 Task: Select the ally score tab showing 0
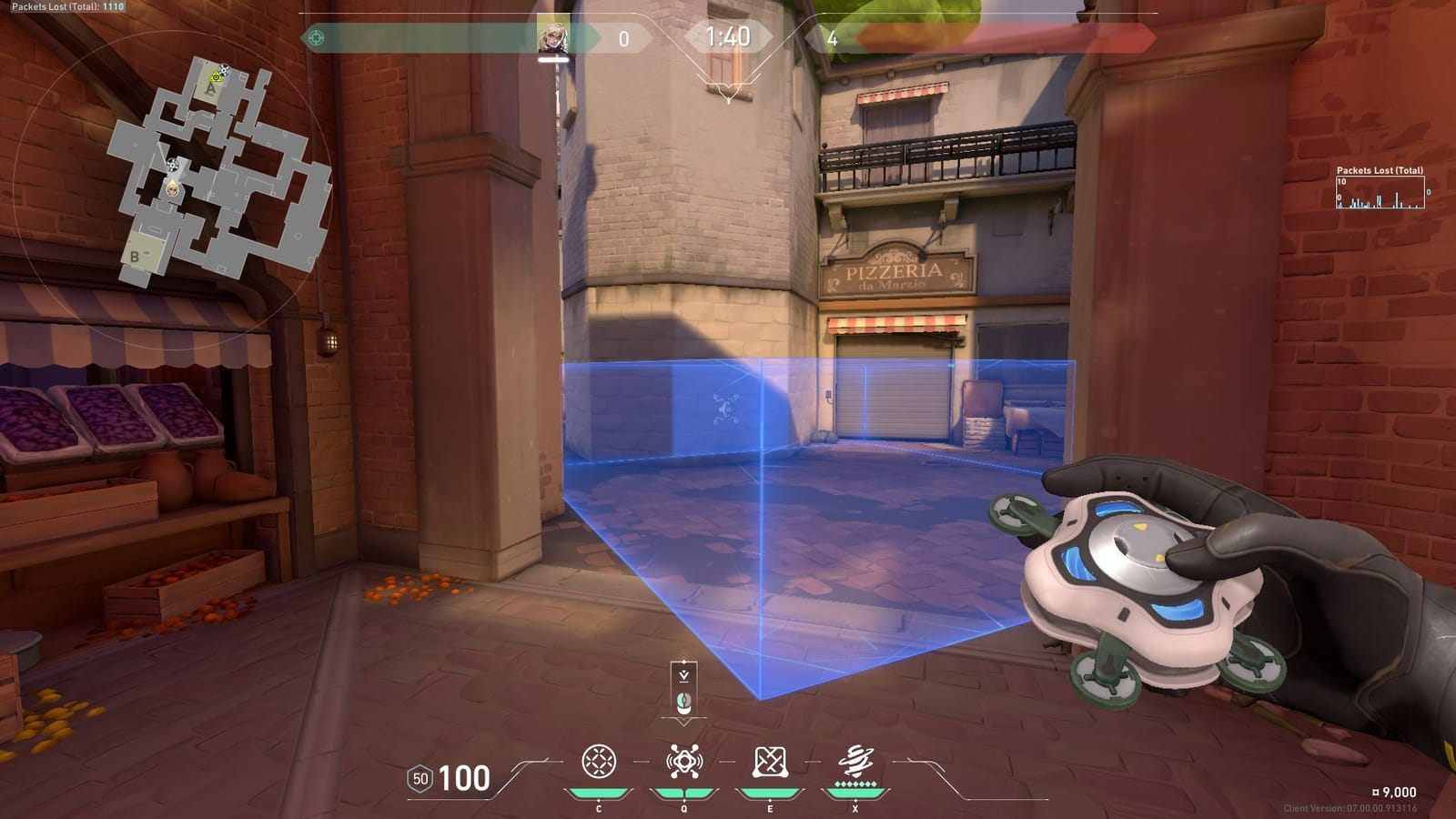(x=624, y=38)
